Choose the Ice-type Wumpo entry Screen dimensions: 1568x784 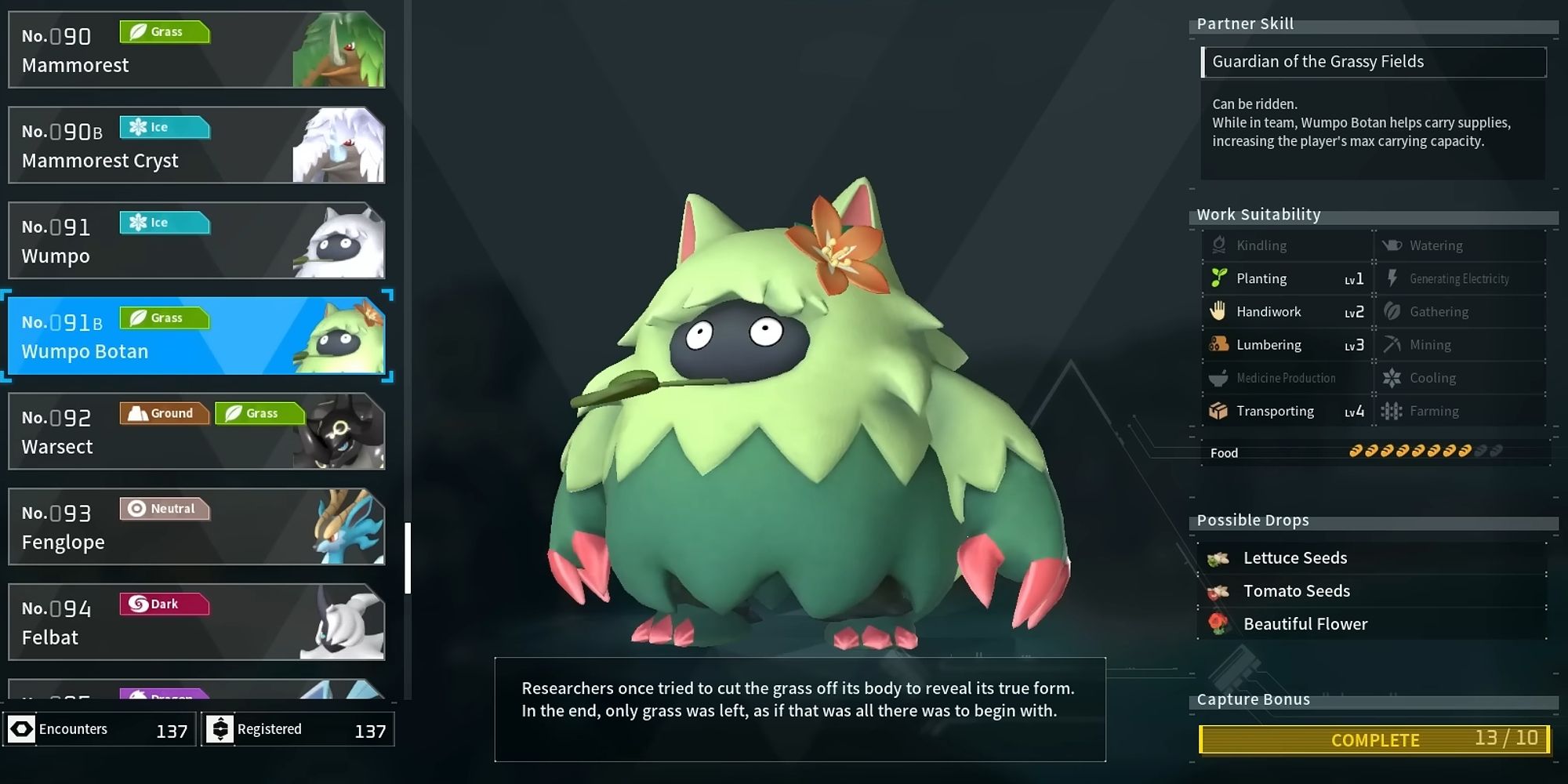(x=196, y=241)
